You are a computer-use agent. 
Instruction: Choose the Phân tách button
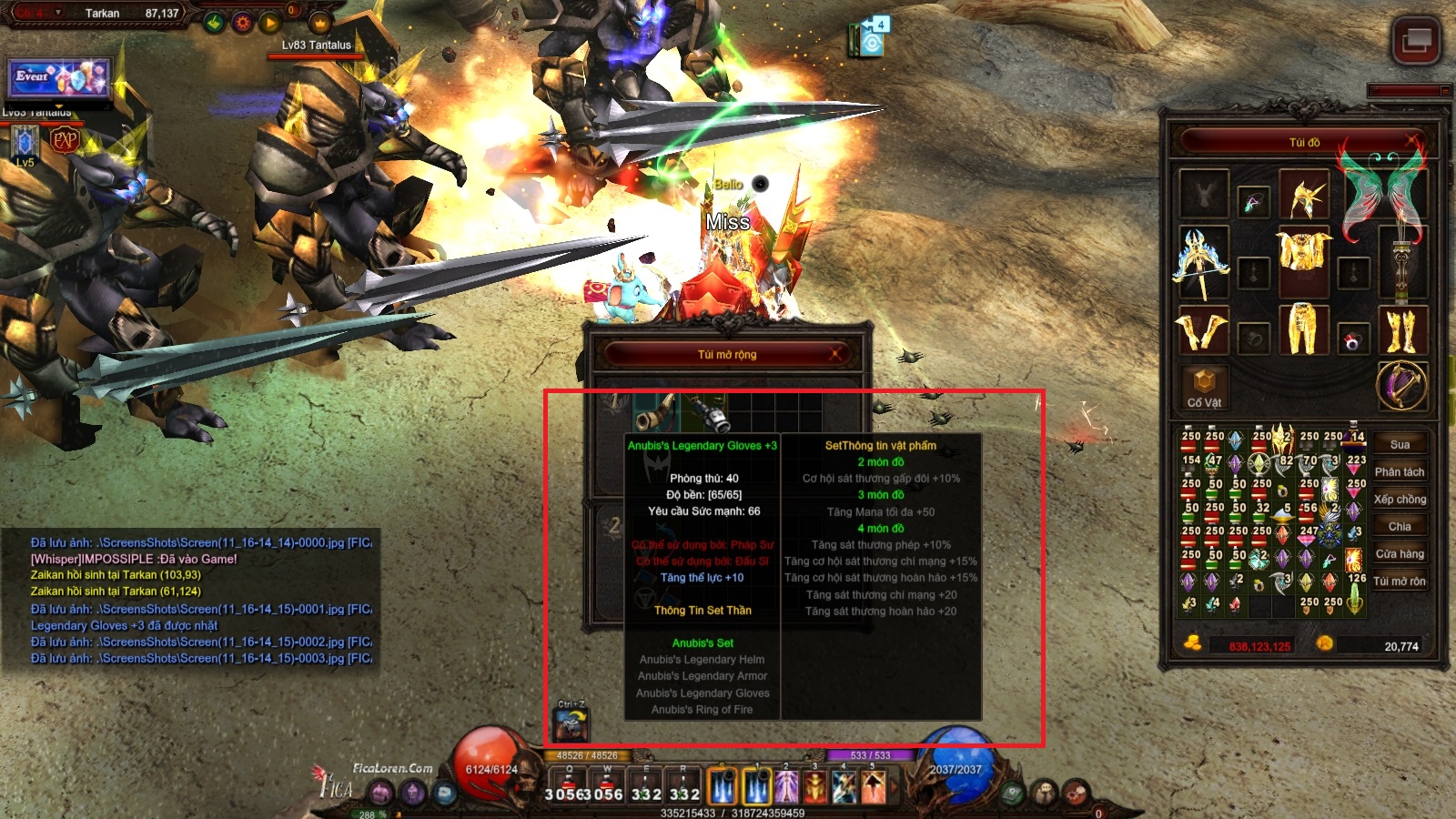coord(1400,472)
